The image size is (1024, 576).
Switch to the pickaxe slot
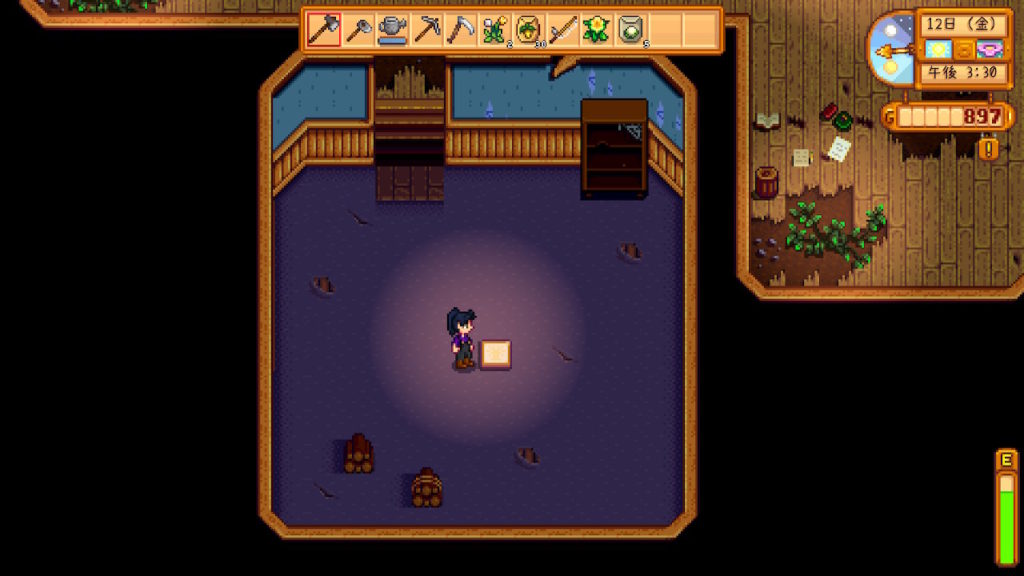(x=427, y=29)
